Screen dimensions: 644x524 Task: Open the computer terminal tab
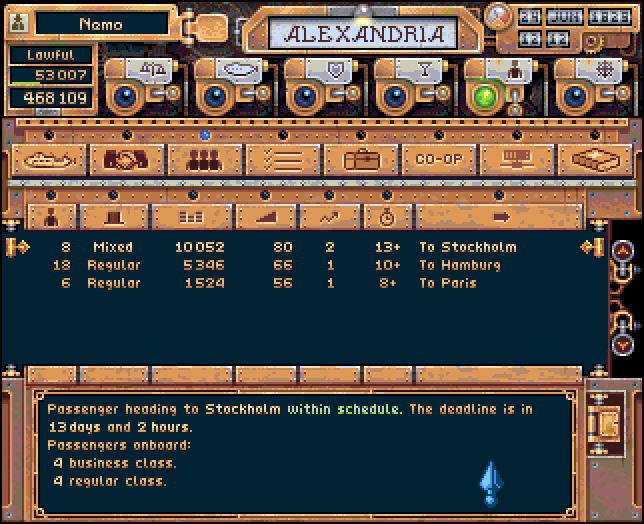point(517,160)
